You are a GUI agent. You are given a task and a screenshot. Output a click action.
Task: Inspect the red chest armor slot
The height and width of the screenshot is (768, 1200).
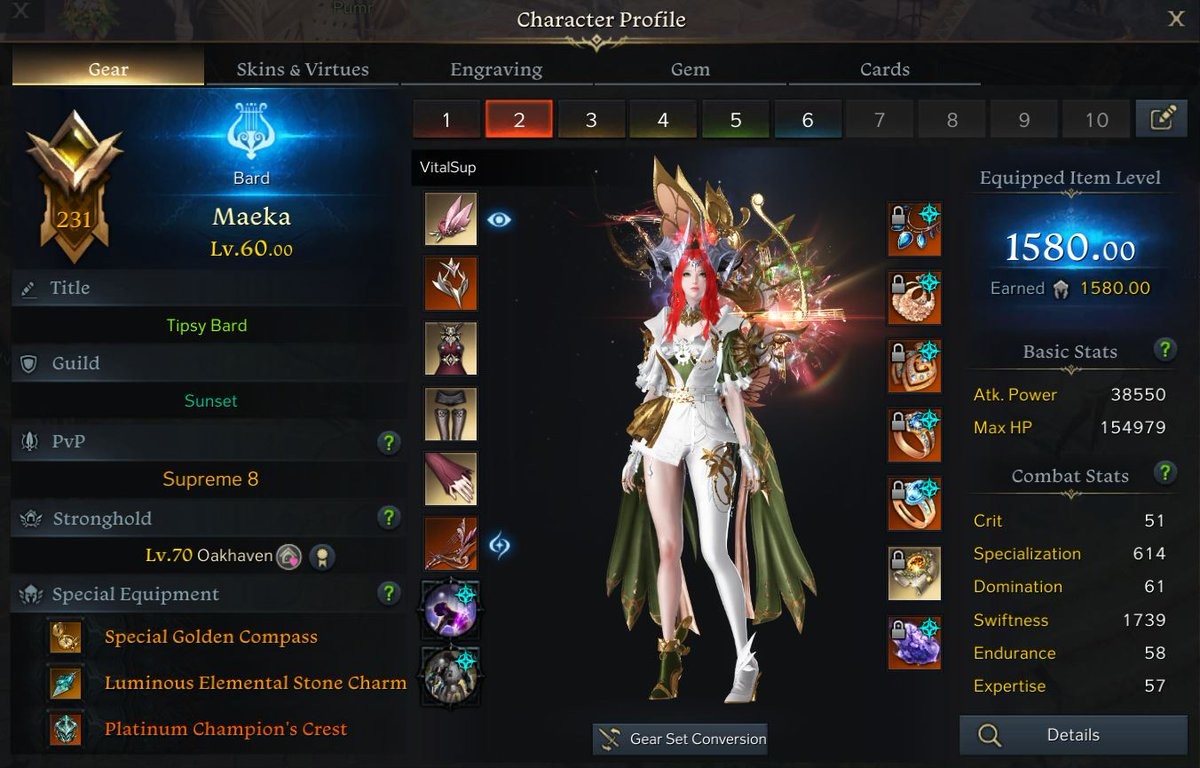451,349
